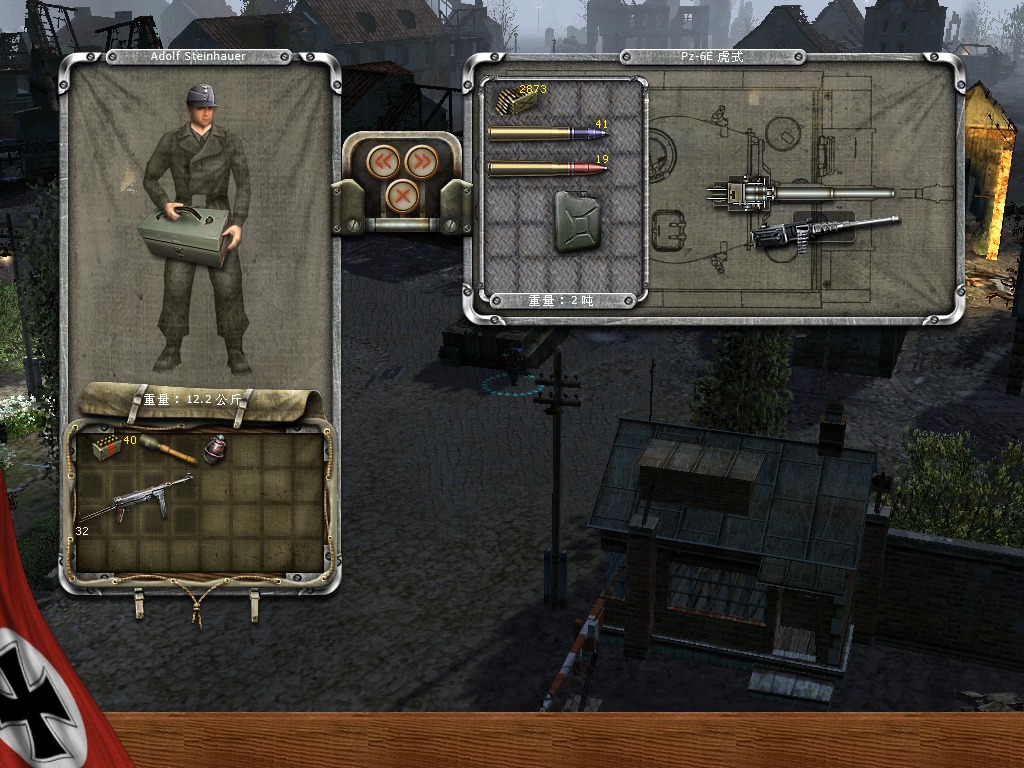
Task: Select the soldier's ammo pack of 40 rounds
Action: click(106, 447)
